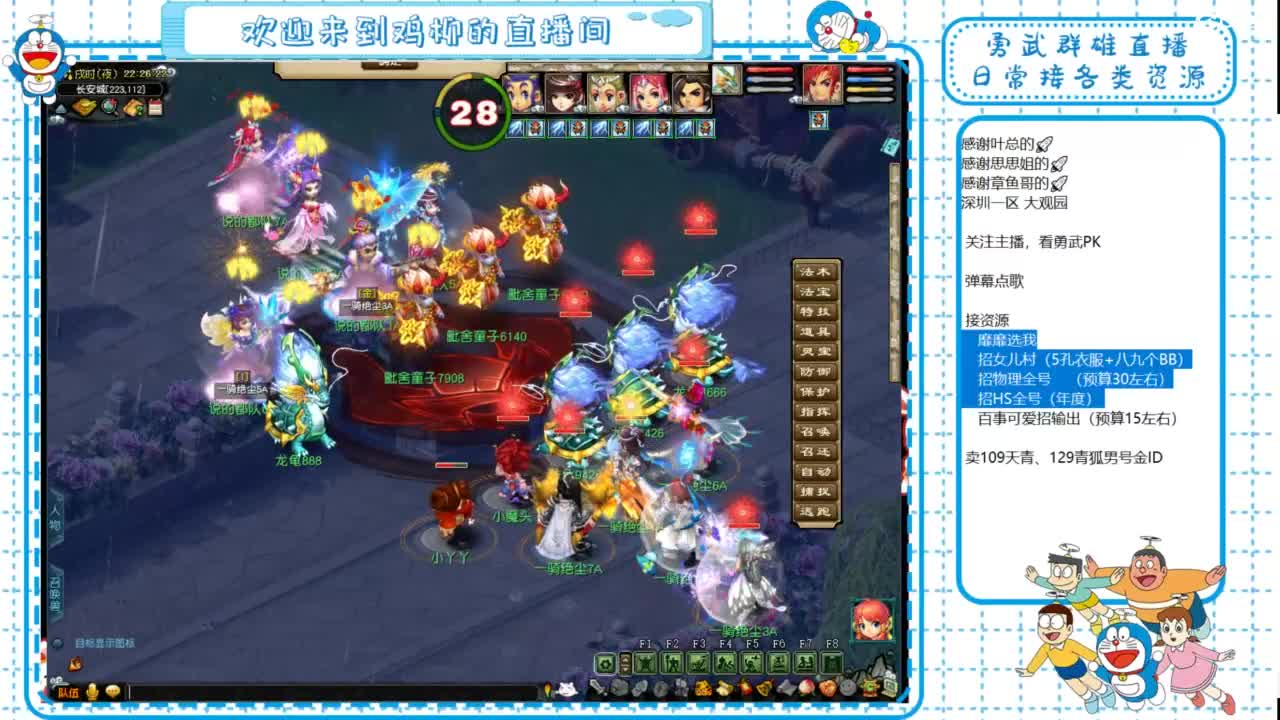
Task: Open the yellow minimap icon at top left
Action: [84, 107]
